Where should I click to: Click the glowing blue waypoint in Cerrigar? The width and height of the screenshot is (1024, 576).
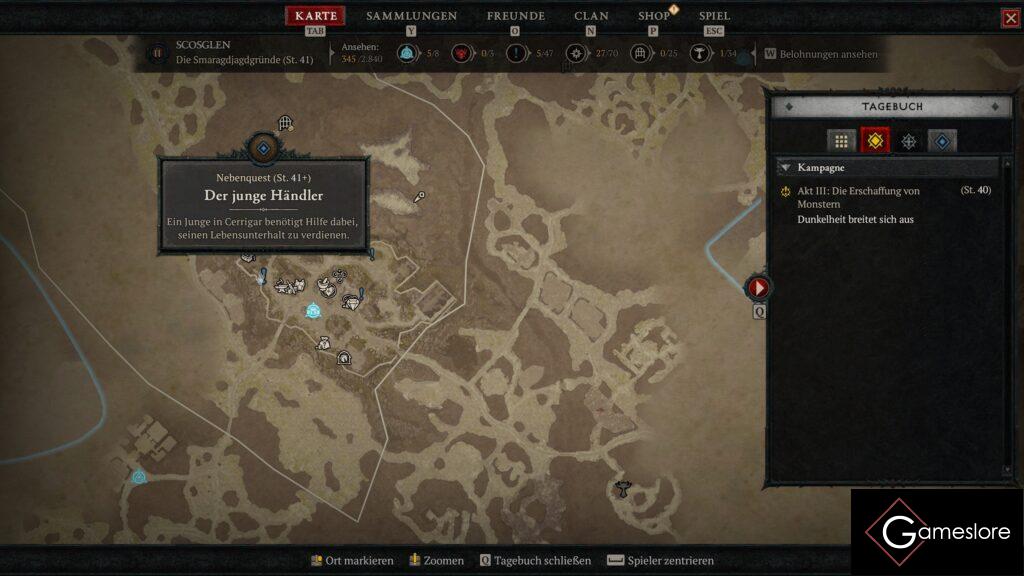tap(313, 311)
